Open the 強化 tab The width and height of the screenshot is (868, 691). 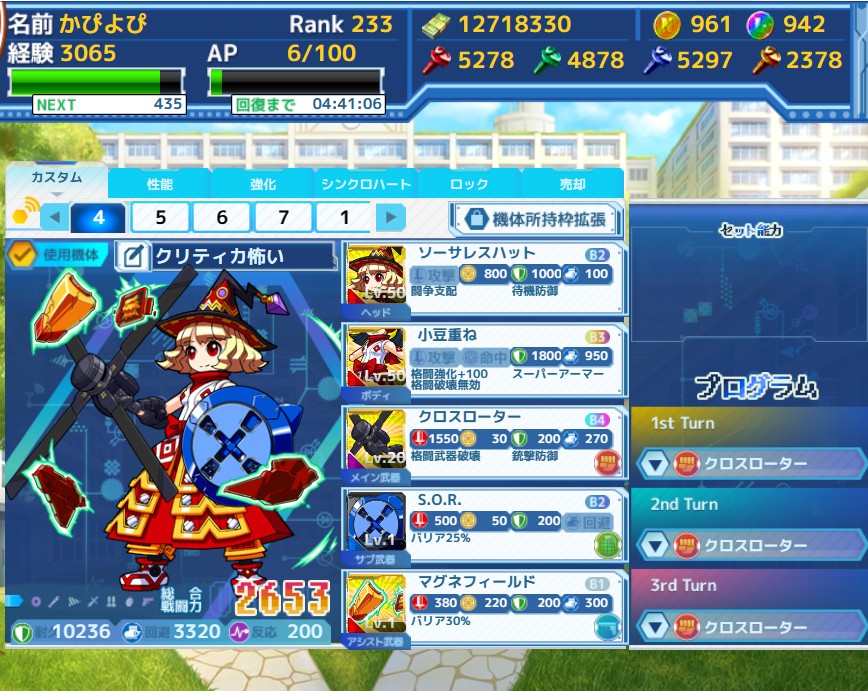263,185
